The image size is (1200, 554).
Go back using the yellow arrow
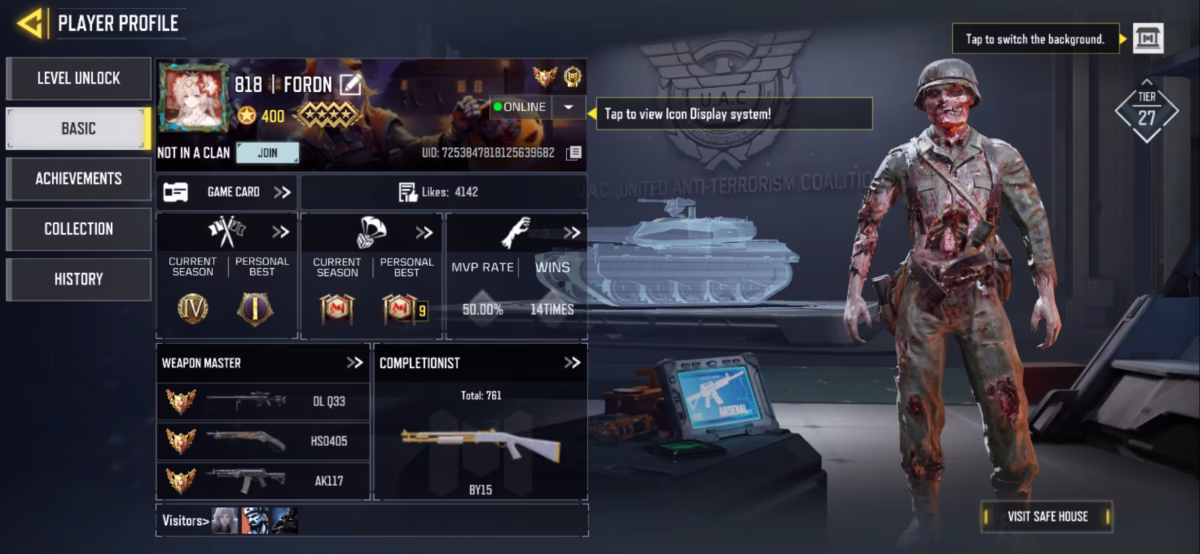(30, 22)
